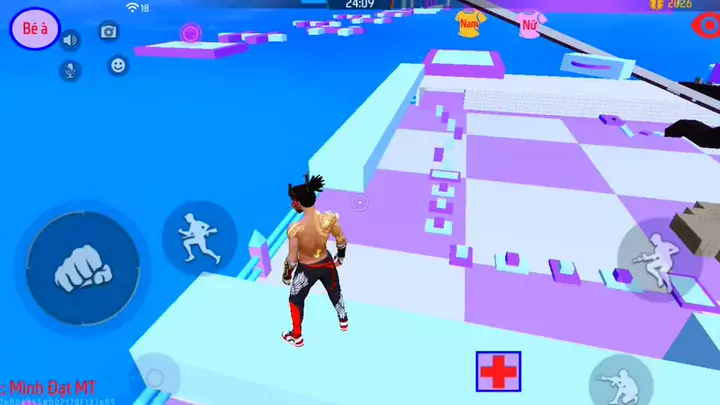Image resolution: width=720 pixels, height=405 pixels.
Task: Select the pink "Nữ" shirt icon
Action: [529, 23]
